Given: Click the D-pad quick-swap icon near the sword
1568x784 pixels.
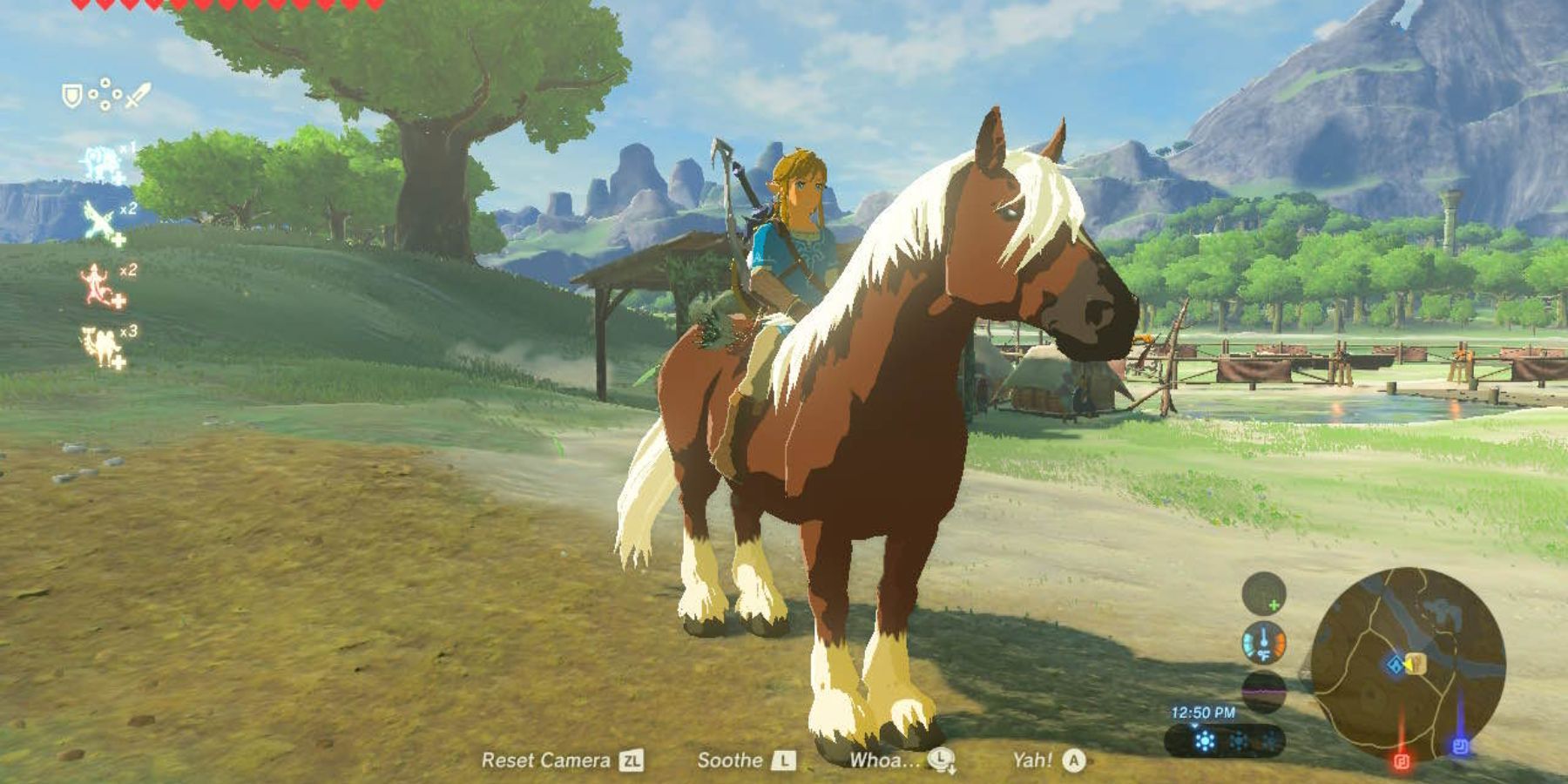Looking at the screenshot, I should 105,94.
